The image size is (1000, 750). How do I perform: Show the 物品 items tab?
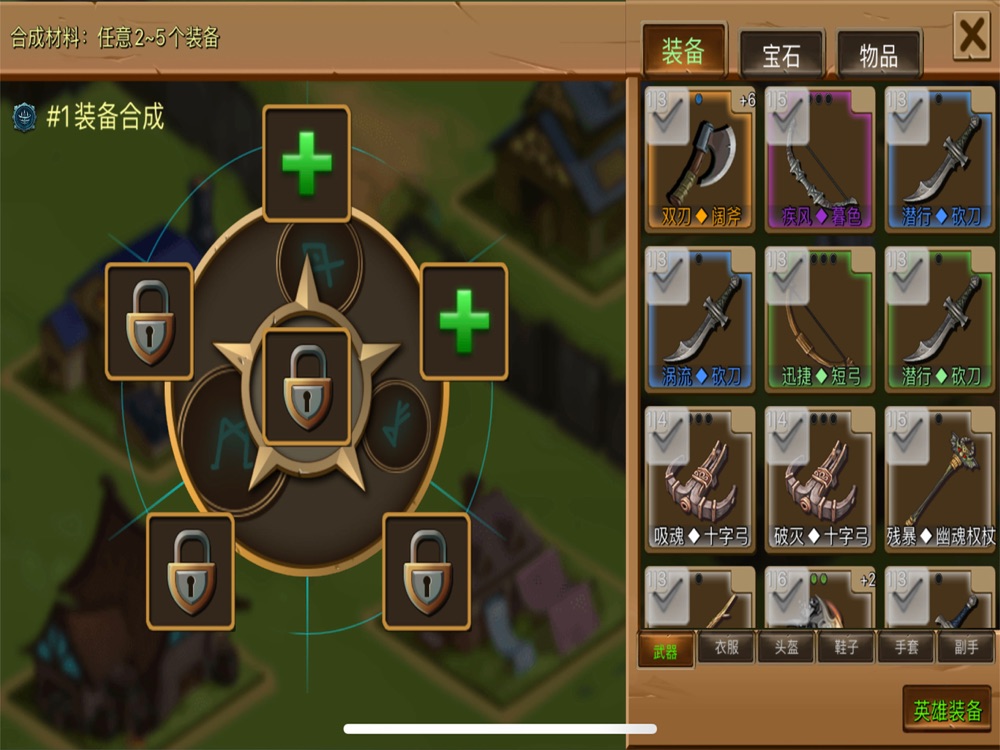pyautogui.click(x=878, y=56)
